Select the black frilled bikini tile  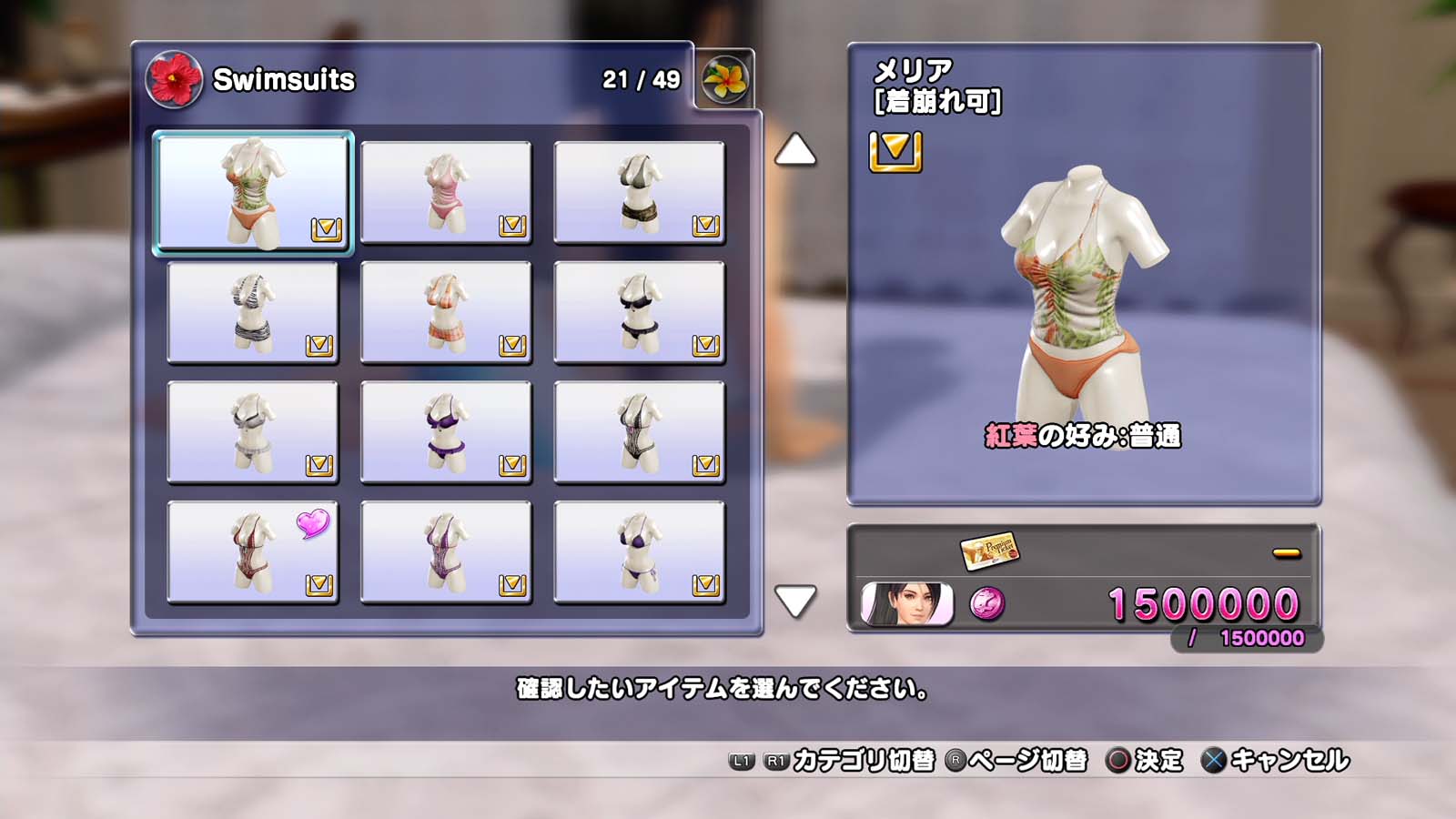639,312
